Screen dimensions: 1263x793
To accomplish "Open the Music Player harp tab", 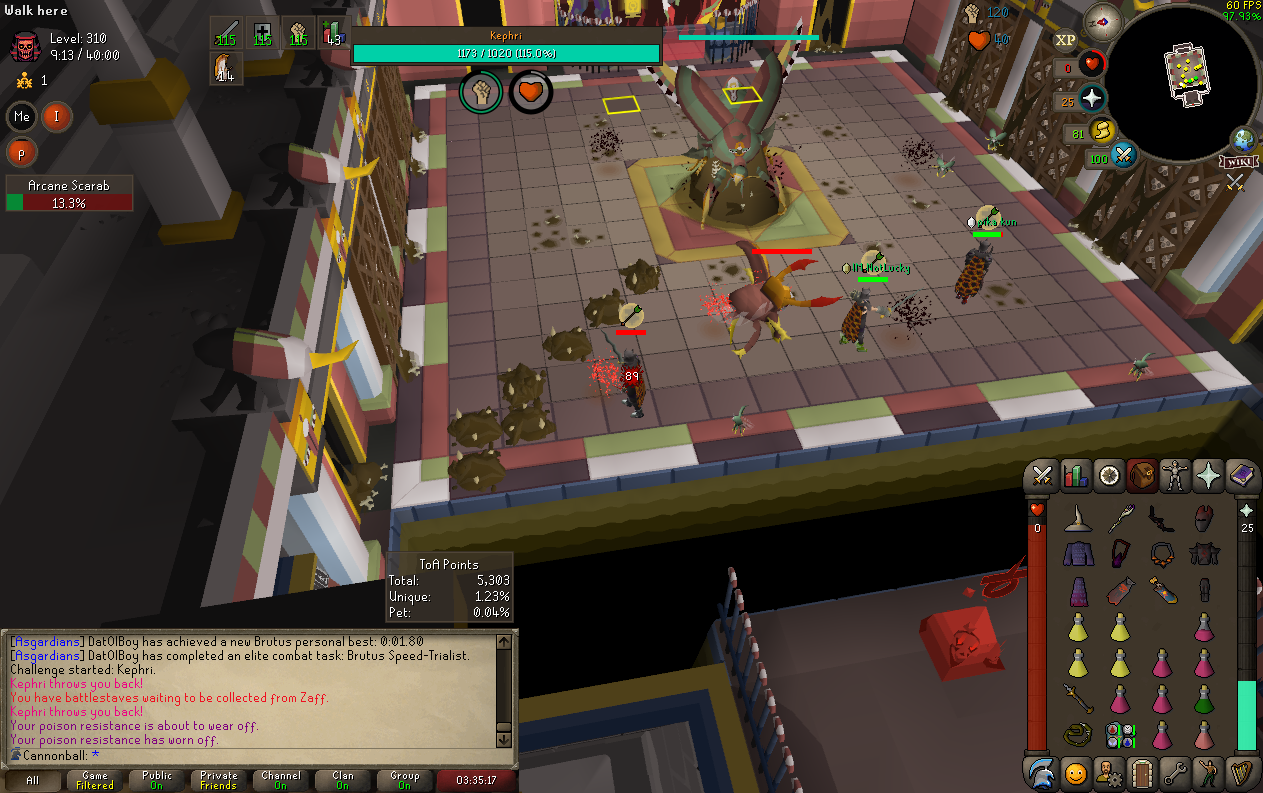I will pyautogui.click(x=1242, y=773).
